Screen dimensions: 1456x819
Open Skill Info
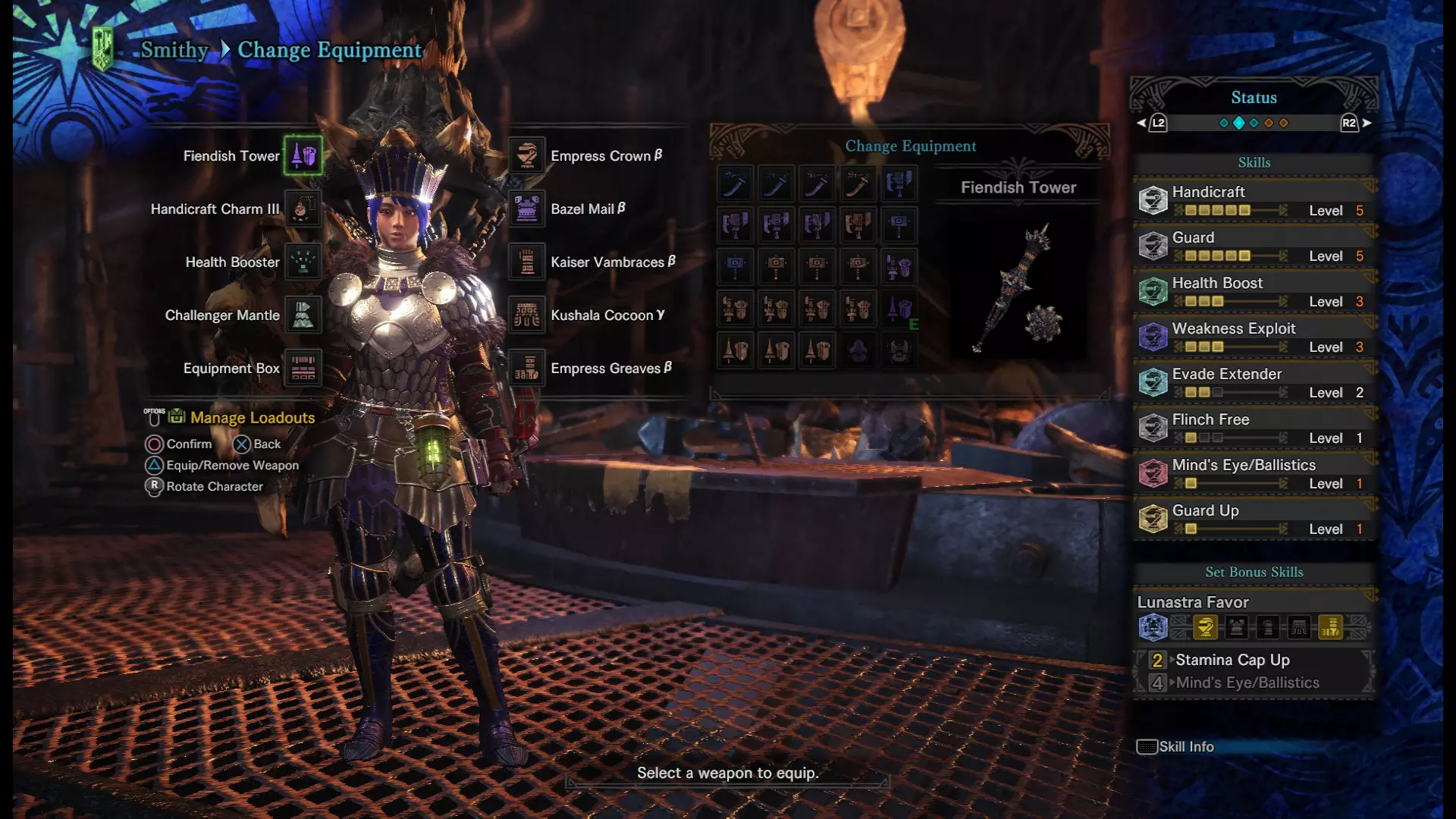(1176, 747)
